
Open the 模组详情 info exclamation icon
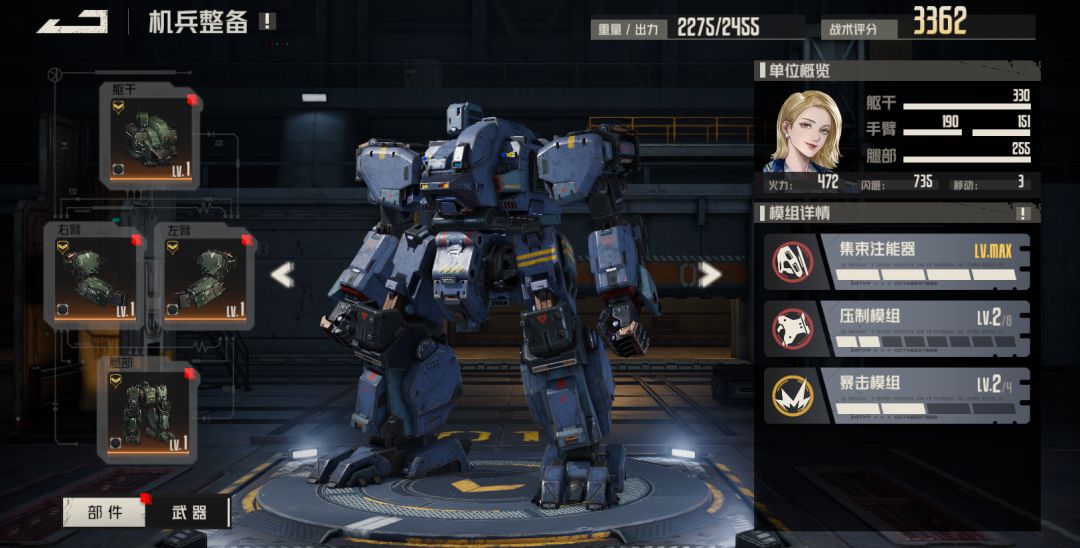[1023, 213]
